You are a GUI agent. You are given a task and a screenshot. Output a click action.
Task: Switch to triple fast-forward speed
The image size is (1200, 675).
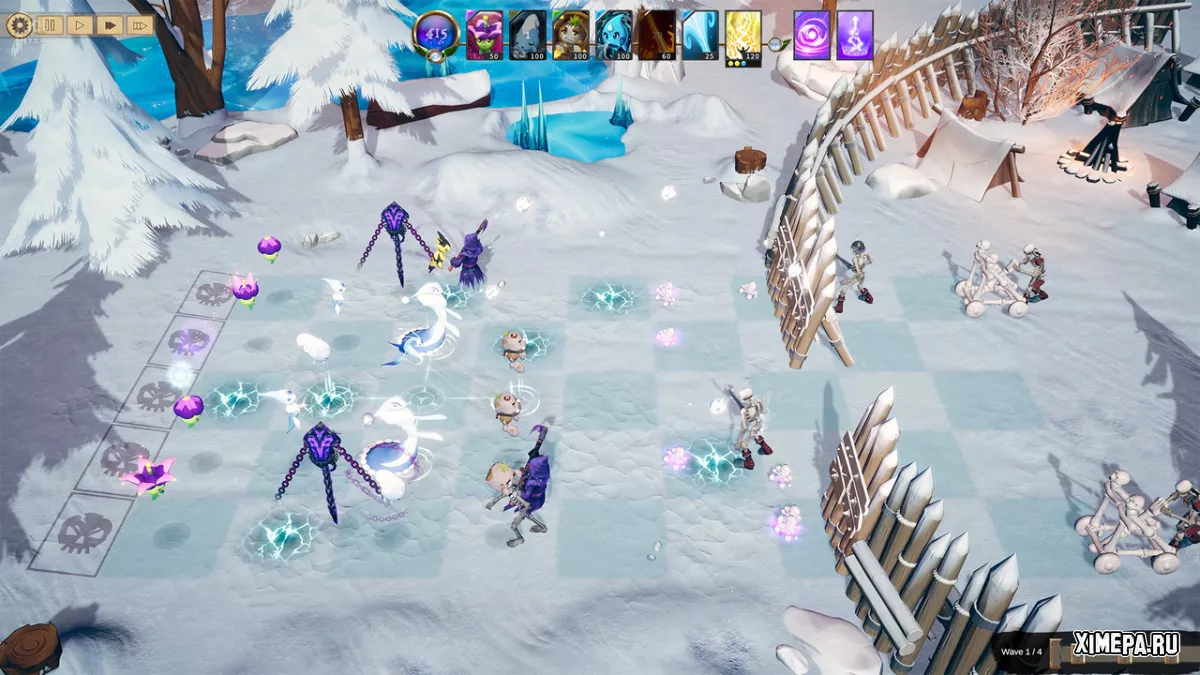[x=140, y=25]
